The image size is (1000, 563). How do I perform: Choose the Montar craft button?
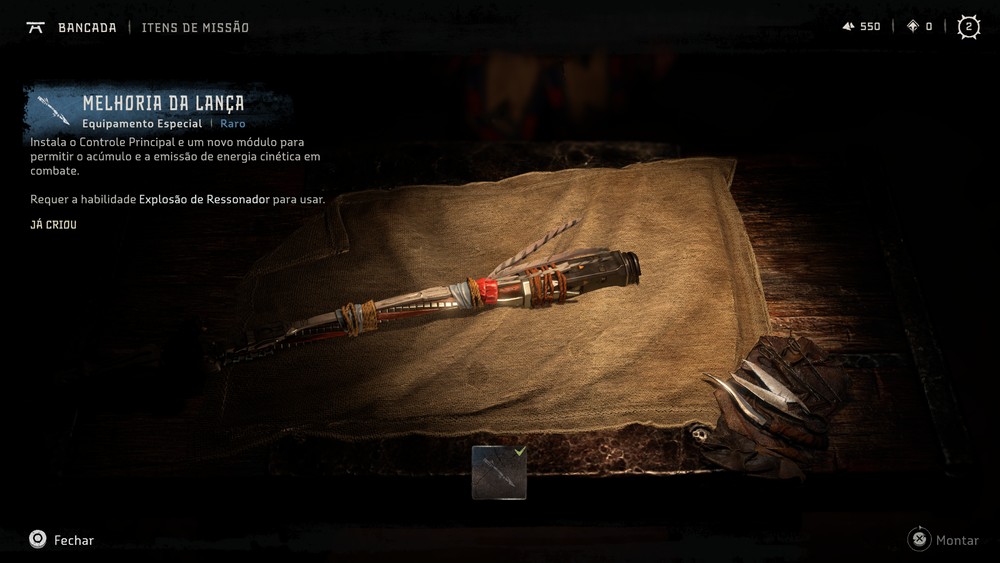tap(943, 540)
